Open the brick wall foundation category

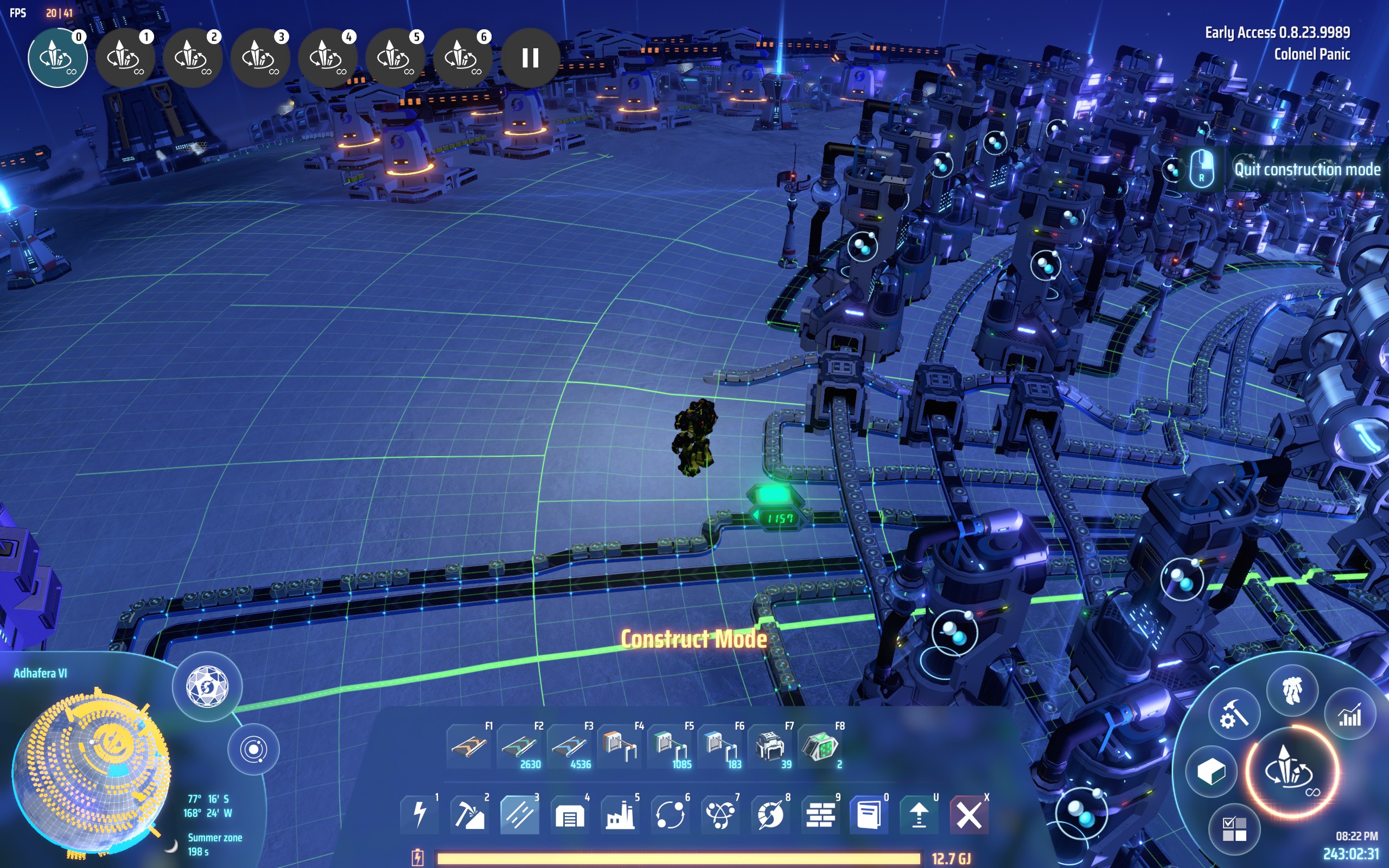click(x=820, y=814)
